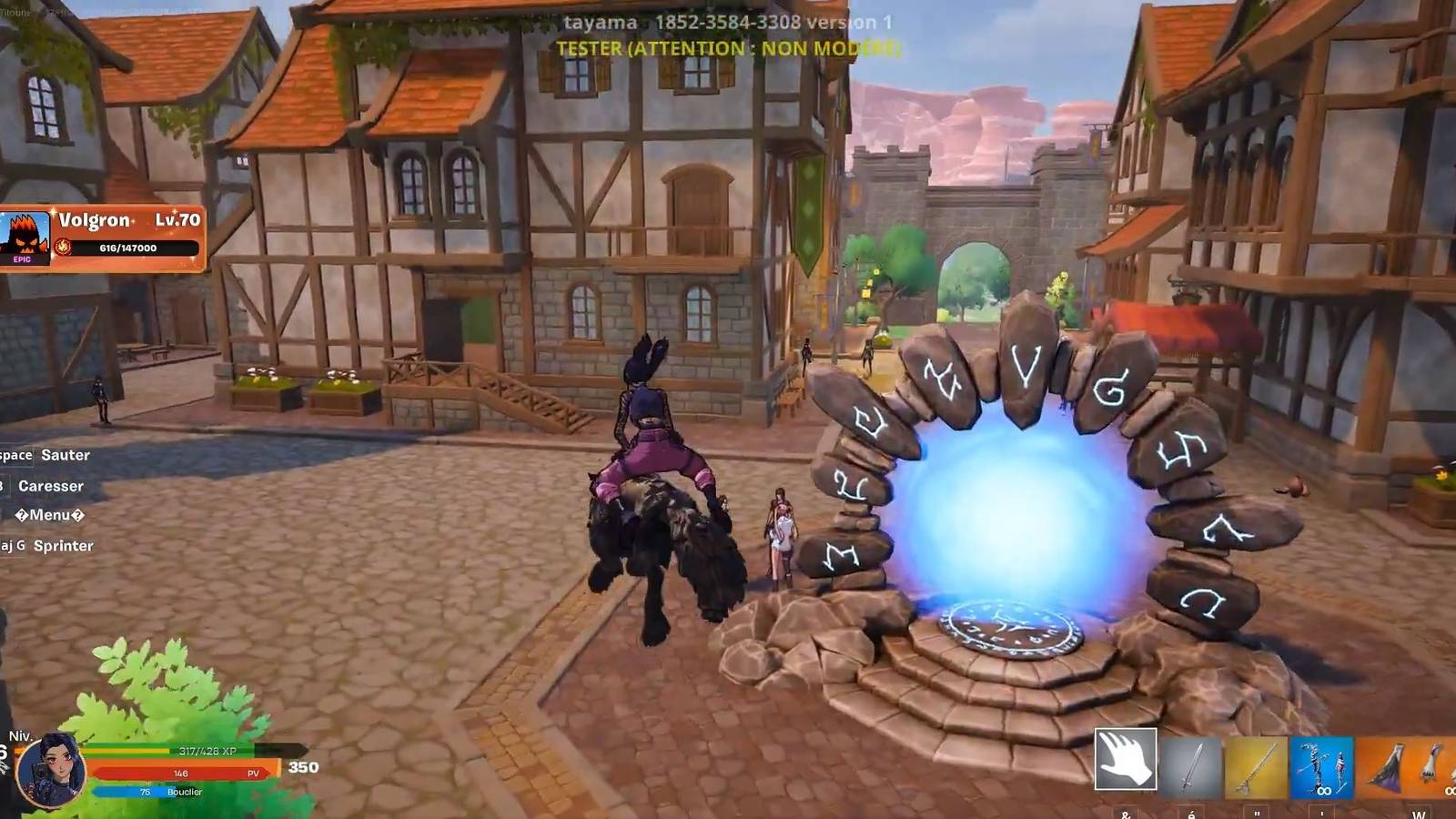Click Volgron's fire element icon
The image size is (1456, 819).
pos(63,248)
